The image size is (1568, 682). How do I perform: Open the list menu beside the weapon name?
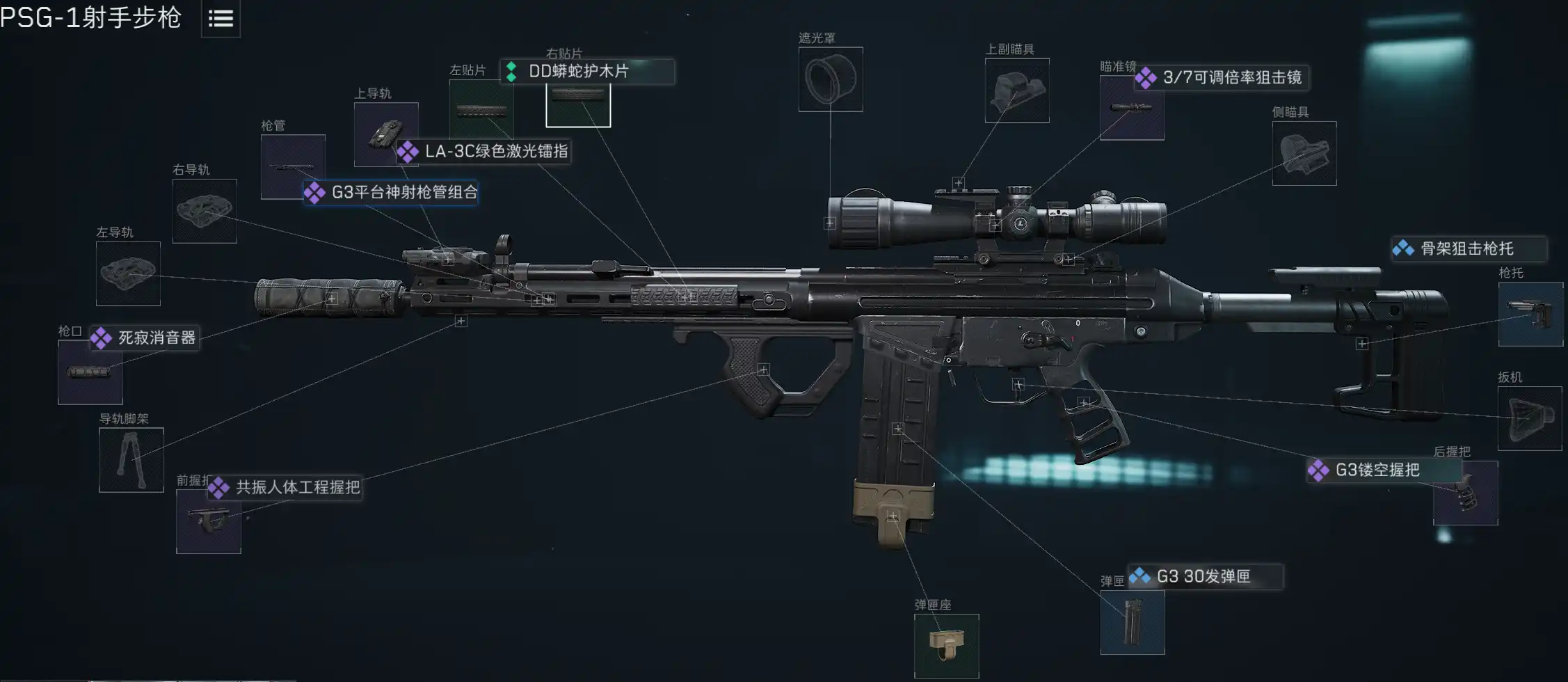(x=221, y=19)
